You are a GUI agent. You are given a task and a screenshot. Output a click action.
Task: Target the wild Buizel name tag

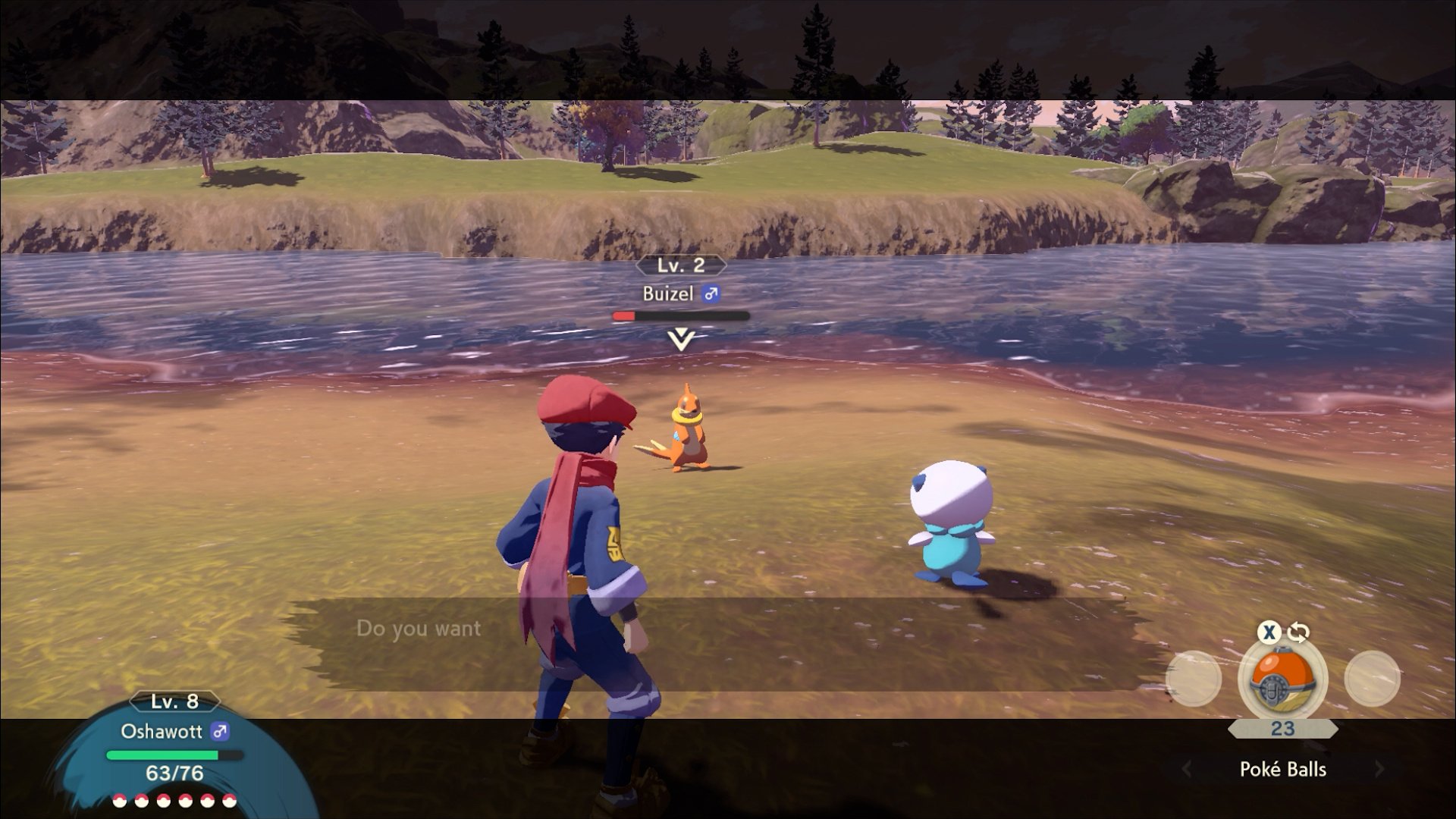pos(668,294)
